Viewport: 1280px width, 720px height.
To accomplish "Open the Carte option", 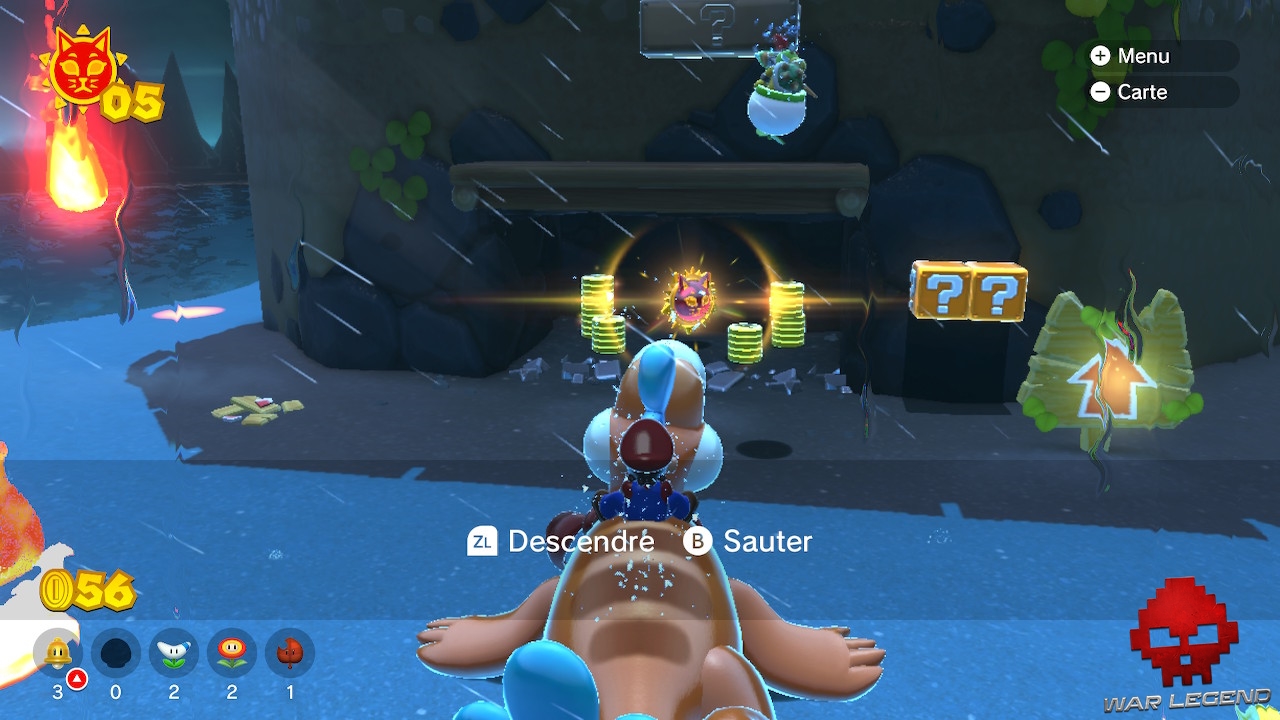I will (x=1144, y=92).
